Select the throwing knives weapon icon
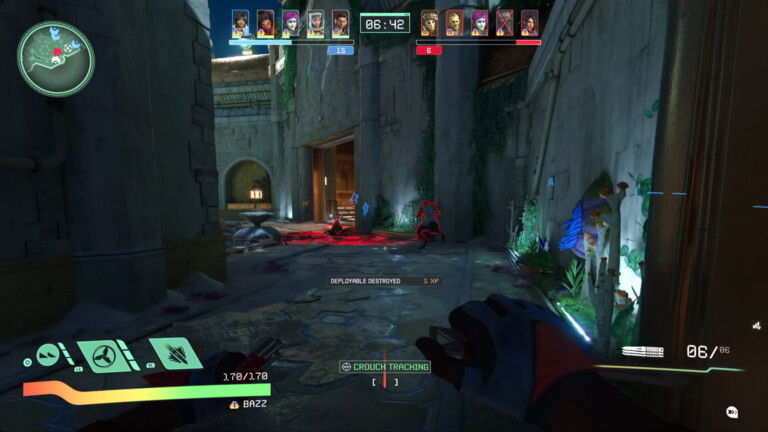The height and width of the screenshot is (432, 768). tap(642, 352)
